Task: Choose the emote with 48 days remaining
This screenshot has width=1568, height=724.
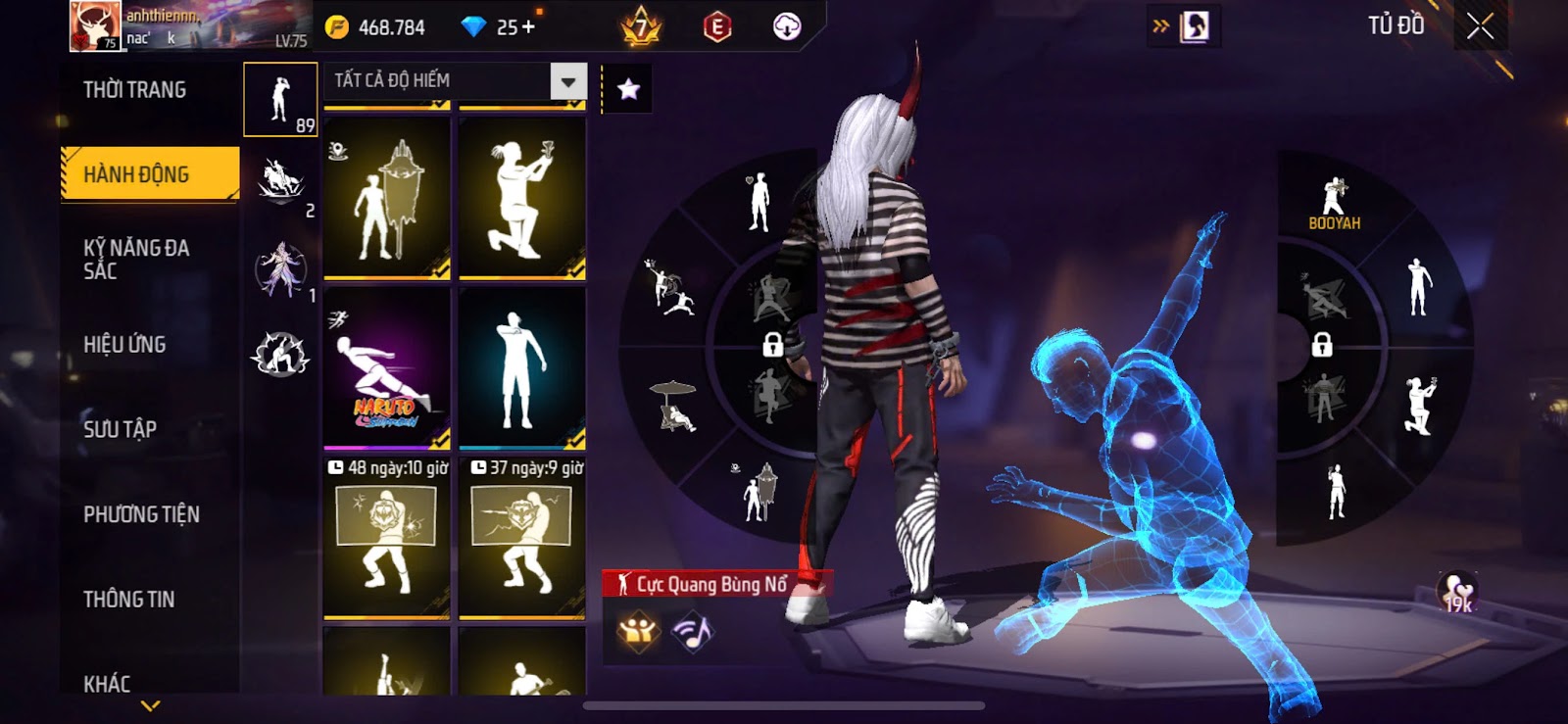Action: pos(387,538)
